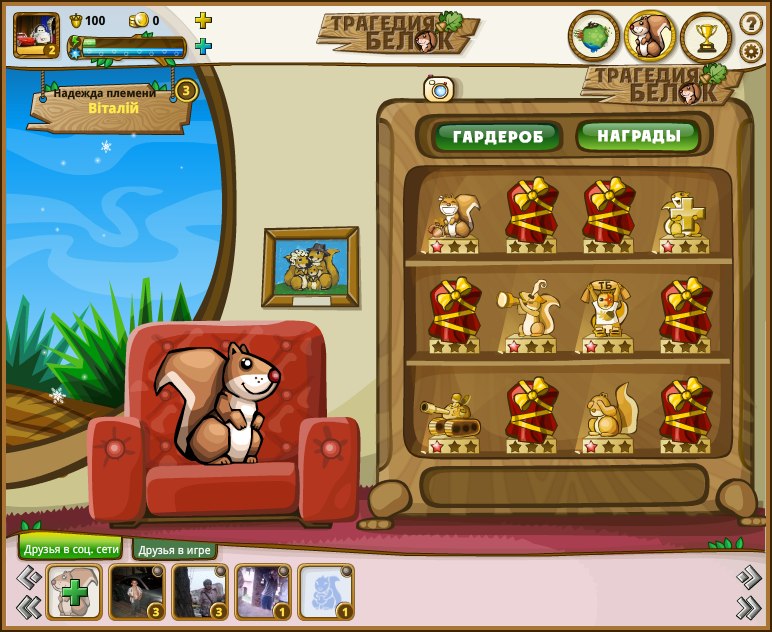Switch to the Награды awards tab
The height and width of the screenshot is (632, 772).
click(x=638, y=136)
